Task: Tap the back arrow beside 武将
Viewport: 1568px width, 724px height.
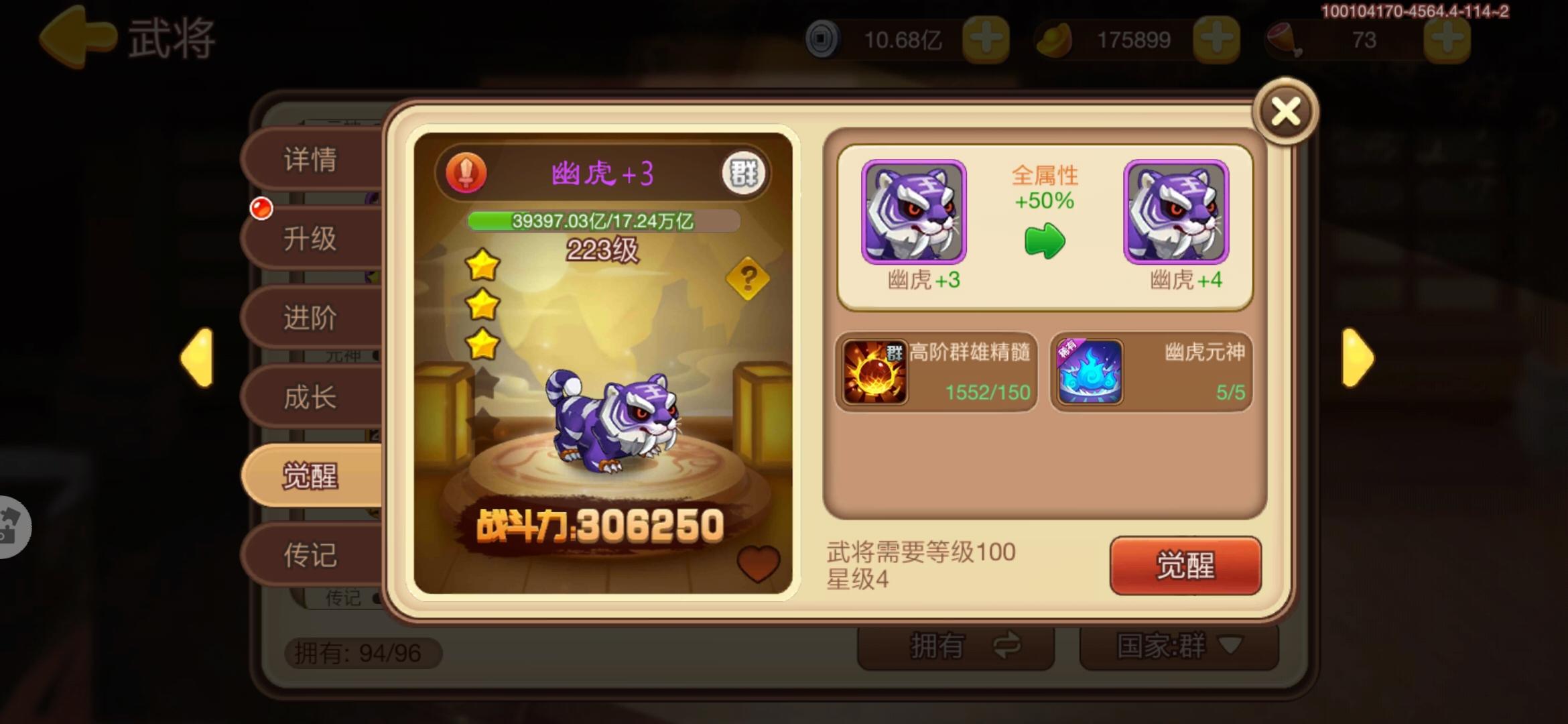Action: pyautogui.click(x=76, y=38)
